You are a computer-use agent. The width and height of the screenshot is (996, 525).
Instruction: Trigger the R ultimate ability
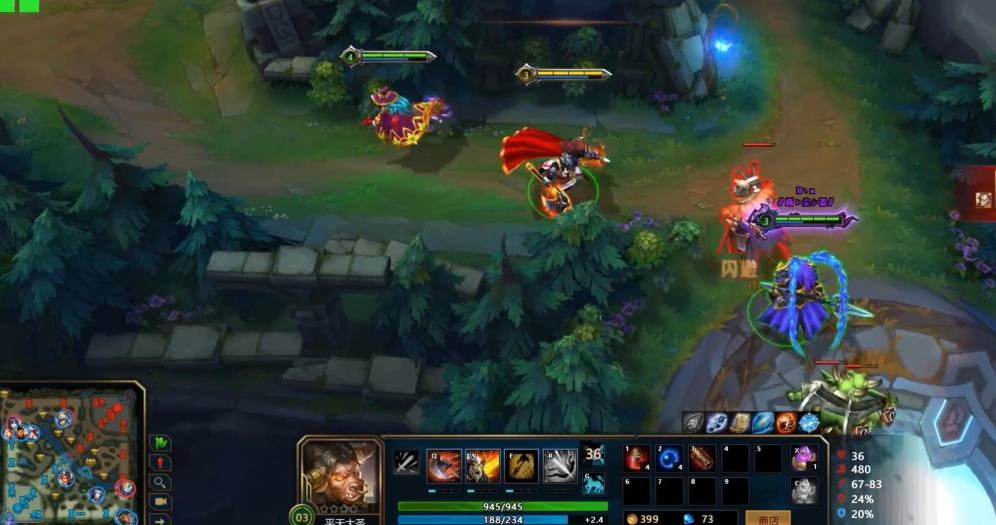coord(560,466)
